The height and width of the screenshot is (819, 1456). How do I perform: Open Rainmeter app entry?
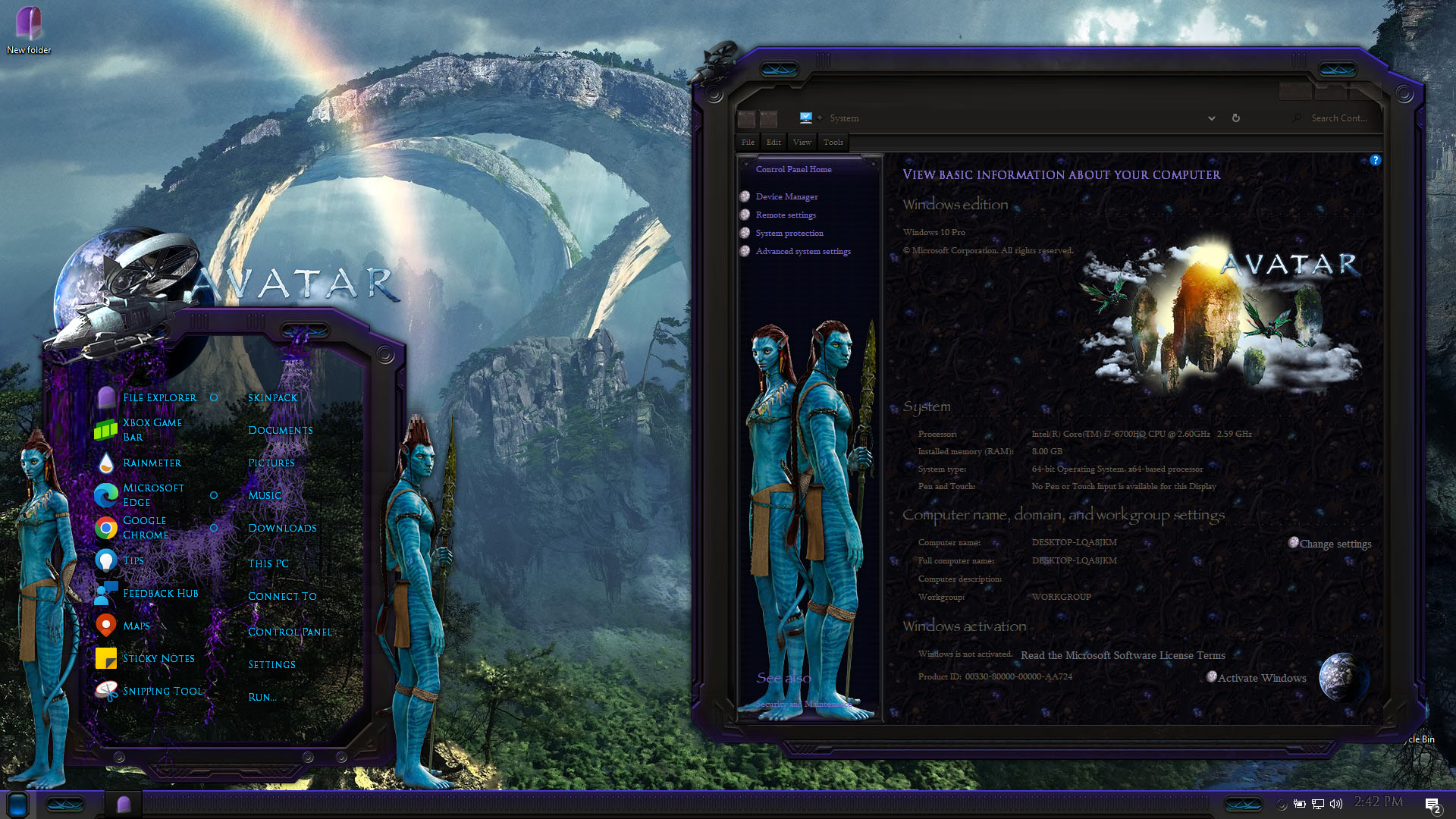(152, 463)
